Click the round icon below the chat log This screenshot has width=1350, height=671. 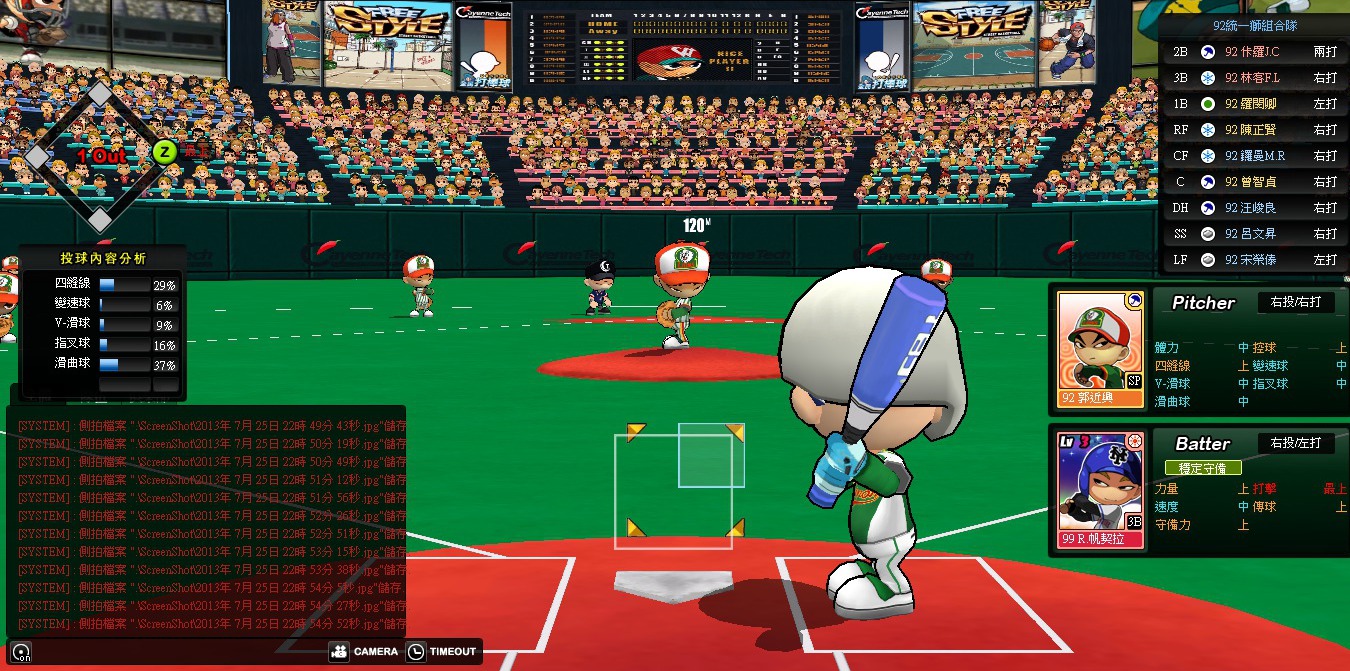21,654
